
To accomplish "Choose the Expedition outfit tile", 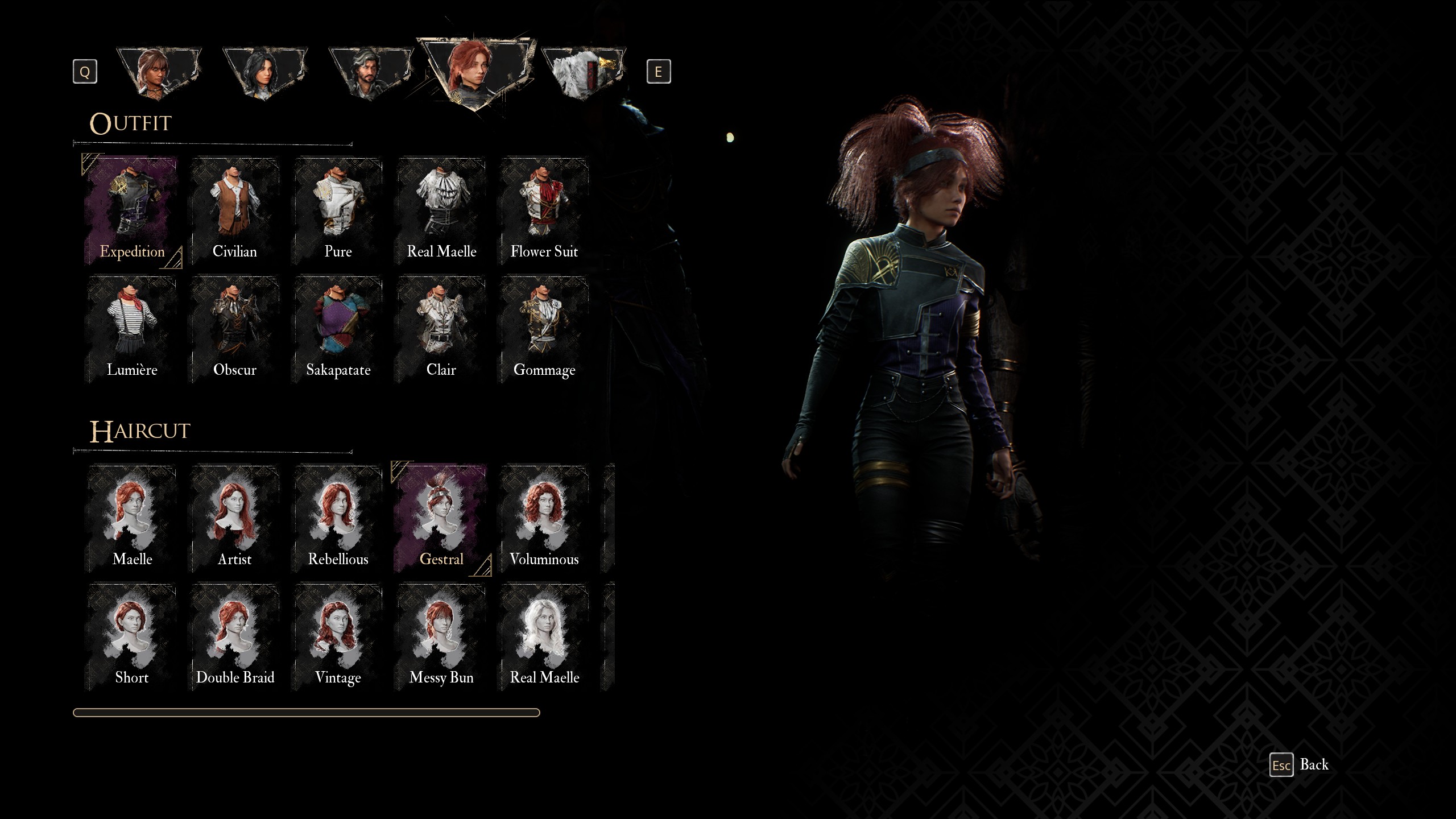I will tap(132, 212).
